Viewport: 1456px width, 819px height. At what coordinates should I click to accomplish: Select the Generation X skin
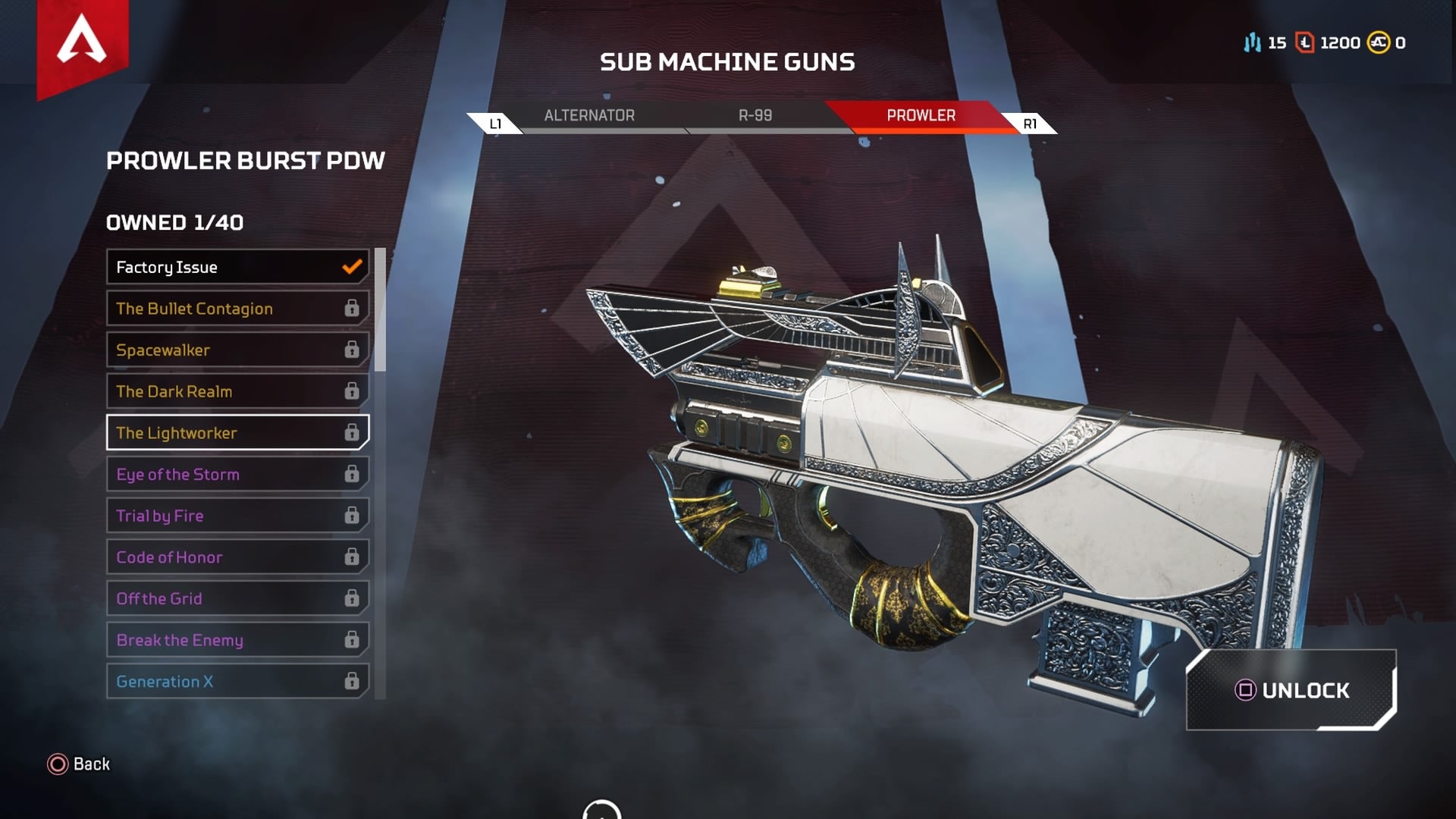point(237,682)
